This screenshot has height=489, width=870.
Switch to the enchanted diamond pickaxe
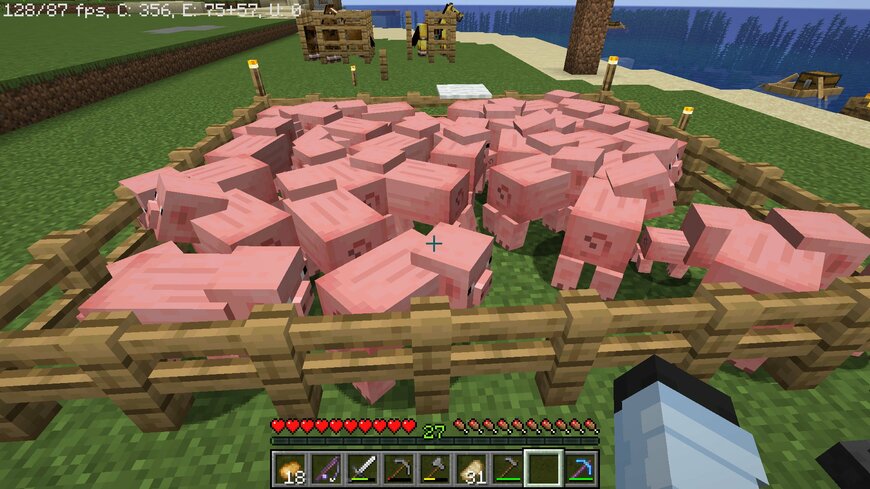pyautogui.click(x=579, y=467)
